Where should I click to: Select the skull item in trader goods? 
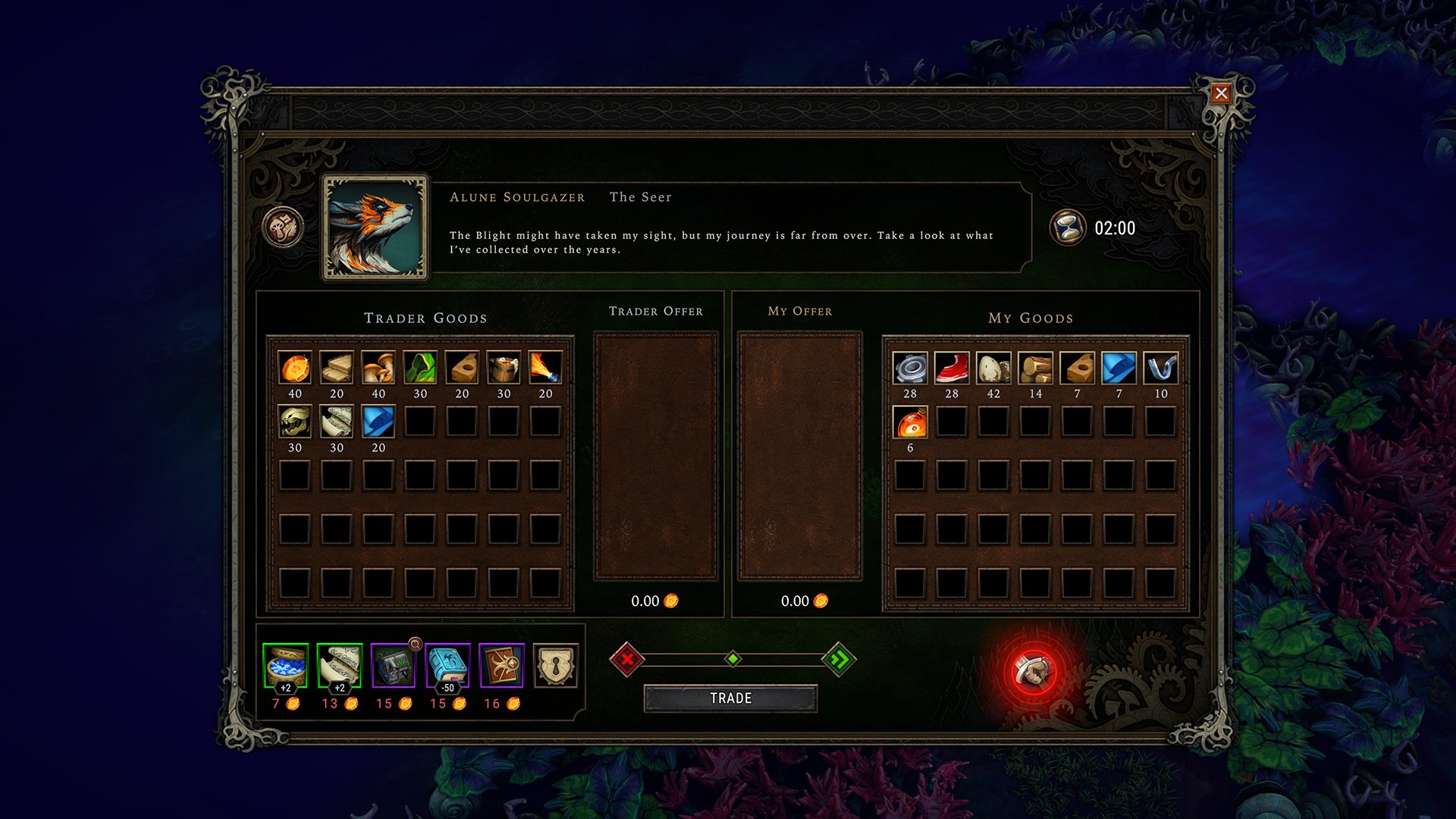coord(294,422)
